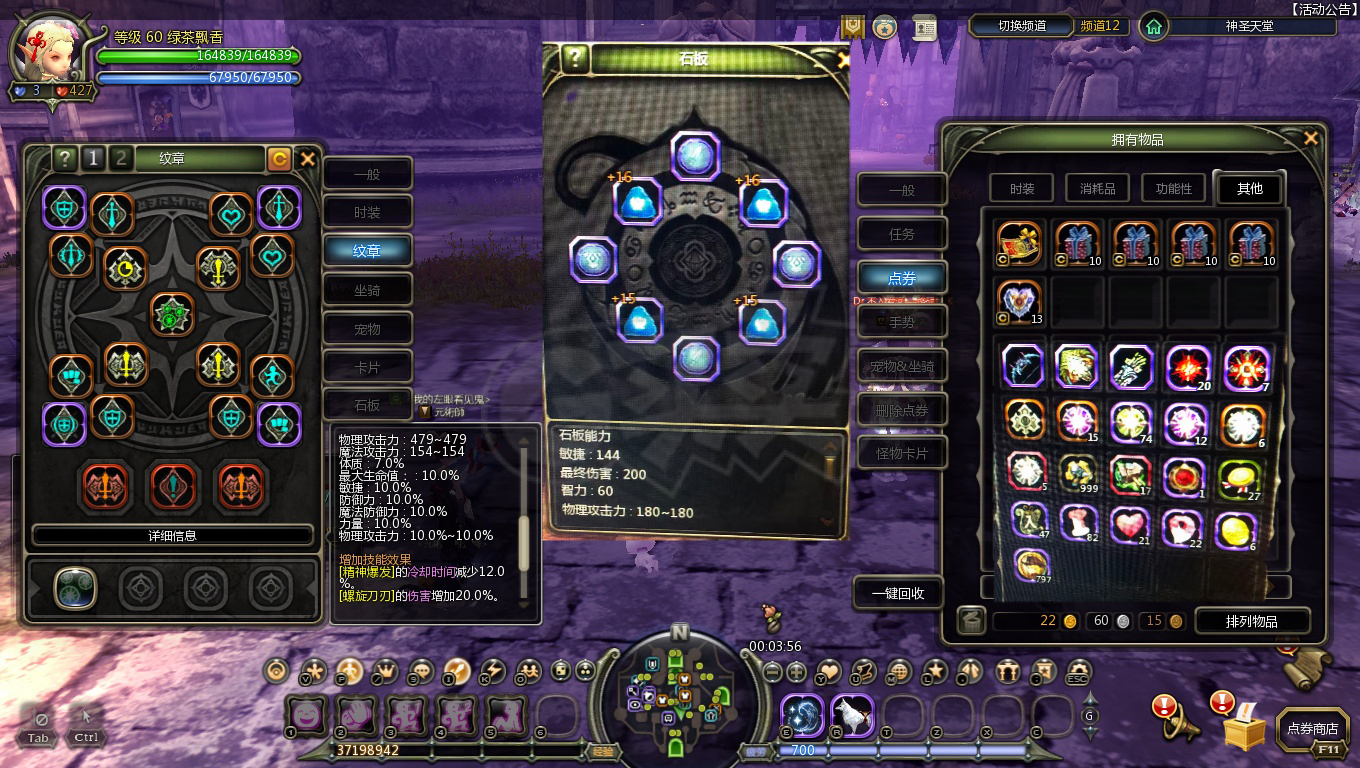Image resolution: width=1360 pixels, height=768 pixels.
Task: Click the 排列物品 sort items button
Action: click(x=1251, y=621)
